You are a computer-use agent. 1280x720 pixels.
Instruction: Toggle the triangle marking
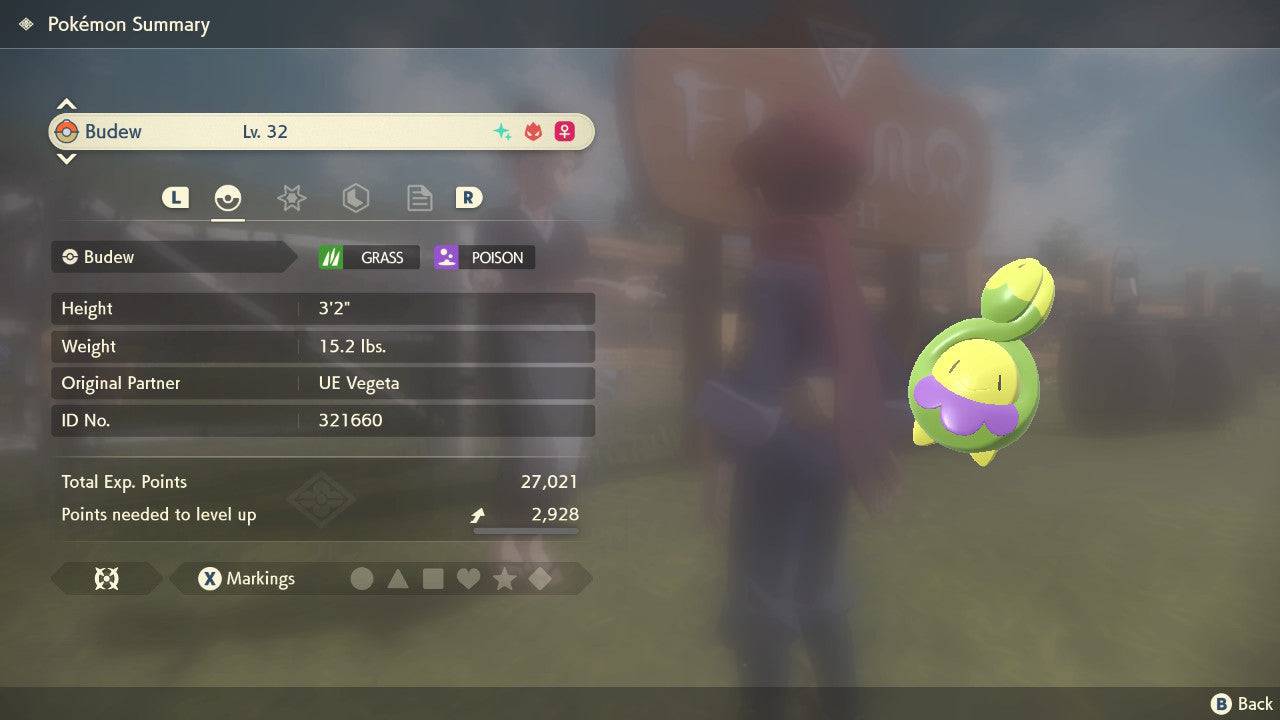coord(398,579)
